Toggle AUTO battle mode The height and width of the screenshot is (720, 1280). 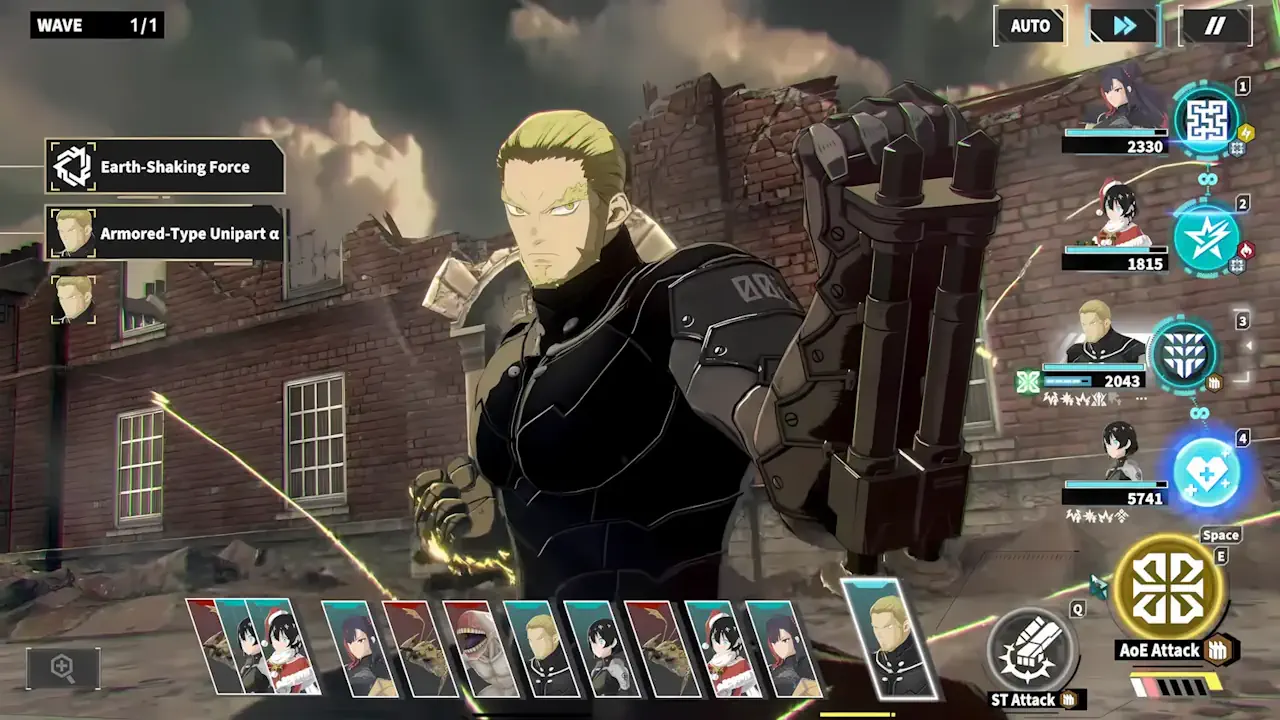coord(1030,26)
